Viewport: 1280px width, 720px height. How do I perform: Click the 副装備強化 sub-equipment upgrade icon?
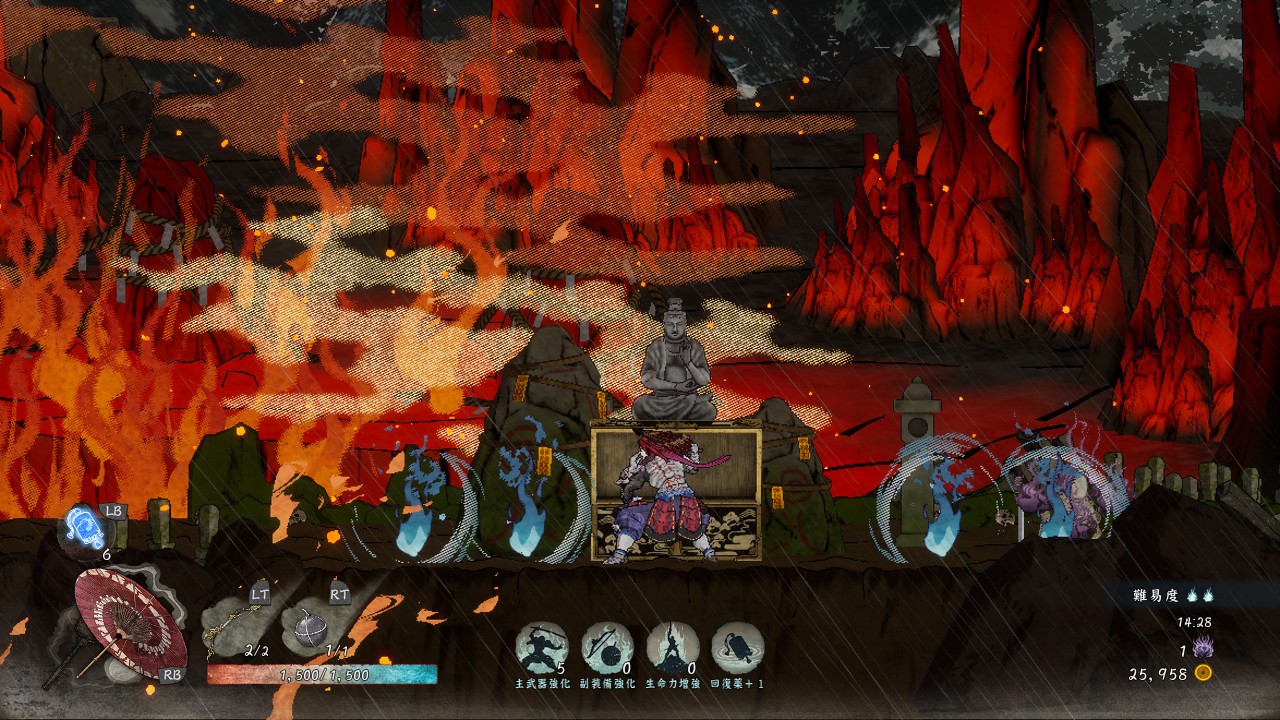(x=607, y=648)
